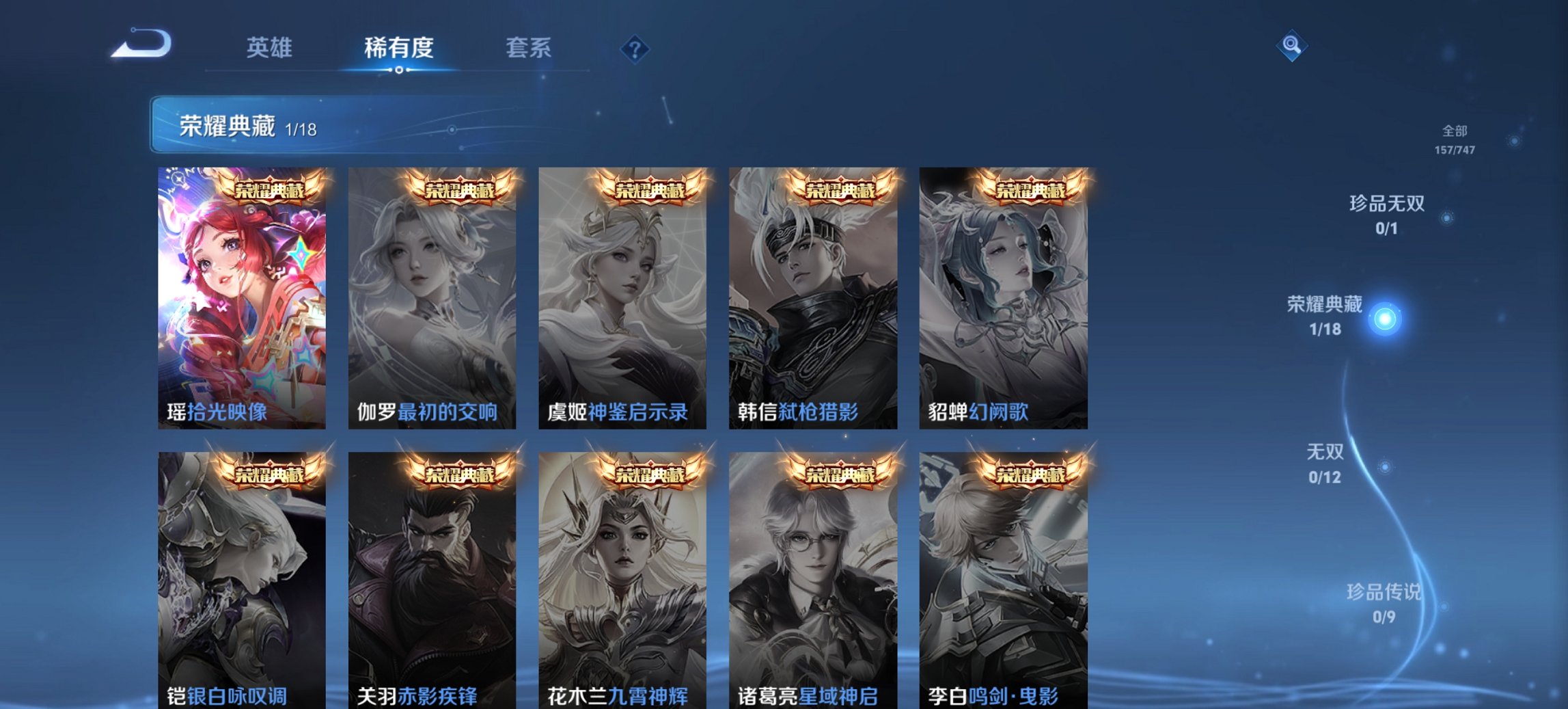Switch to the 英雄 tab

point(271,48)
